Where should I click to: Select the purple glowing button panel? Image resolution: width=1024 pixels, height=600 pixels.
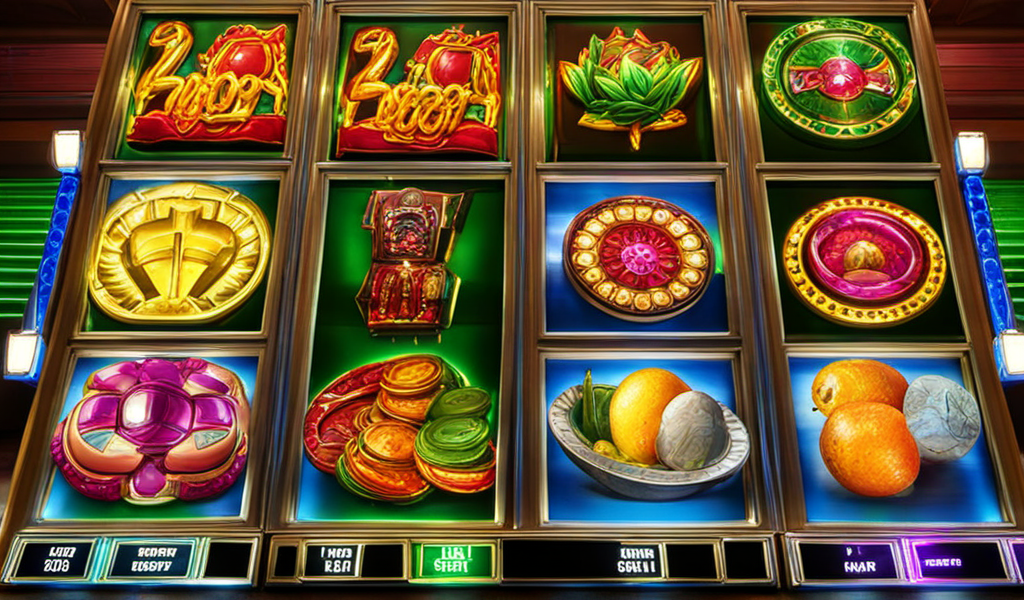[957, 560]
